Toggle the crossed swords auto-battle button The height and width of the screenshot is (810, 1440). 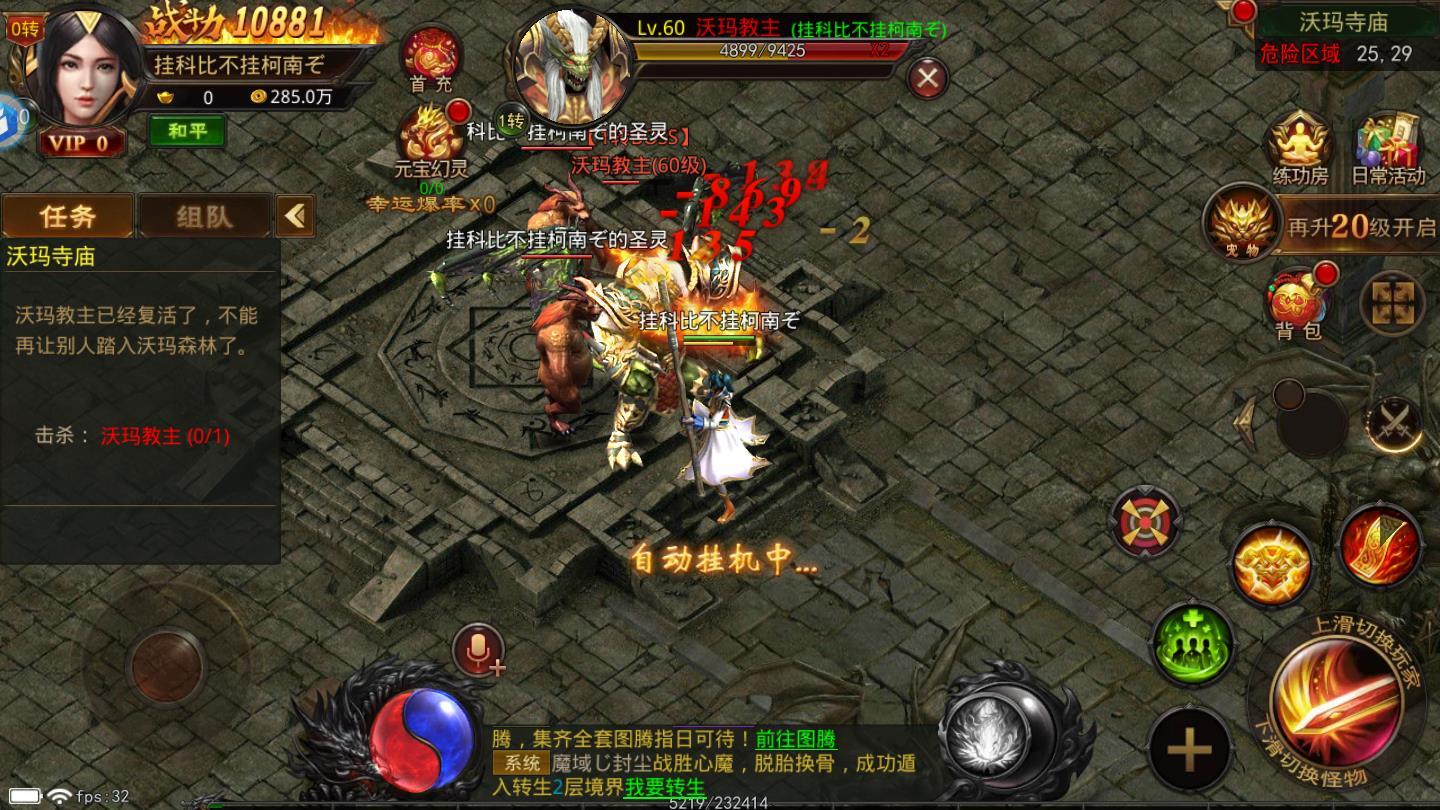1394,425
